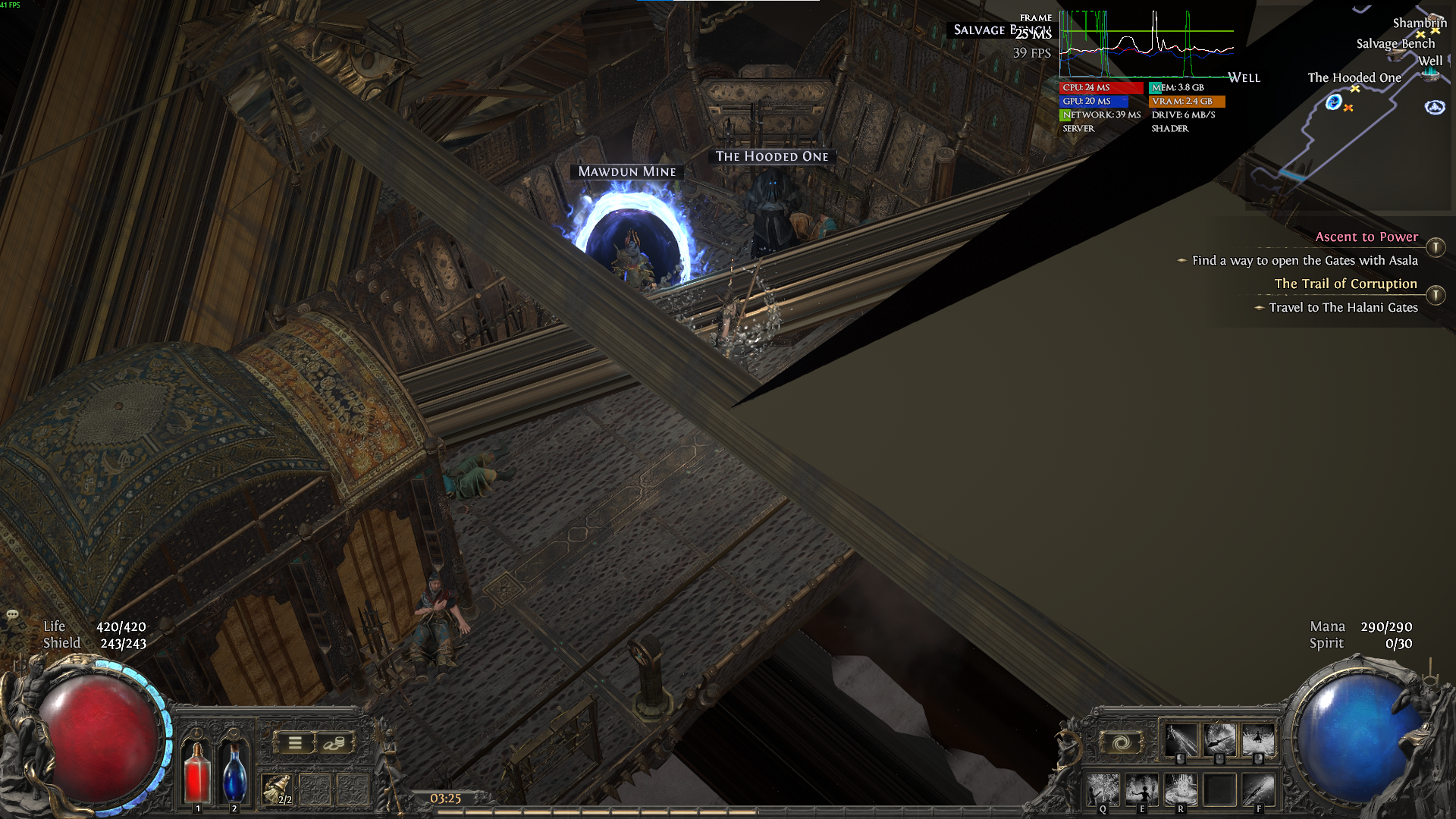Screen dimensions: 1456x819
Task: Toggle the Trail of Corruption quest pin
Action: point(1435,295)
